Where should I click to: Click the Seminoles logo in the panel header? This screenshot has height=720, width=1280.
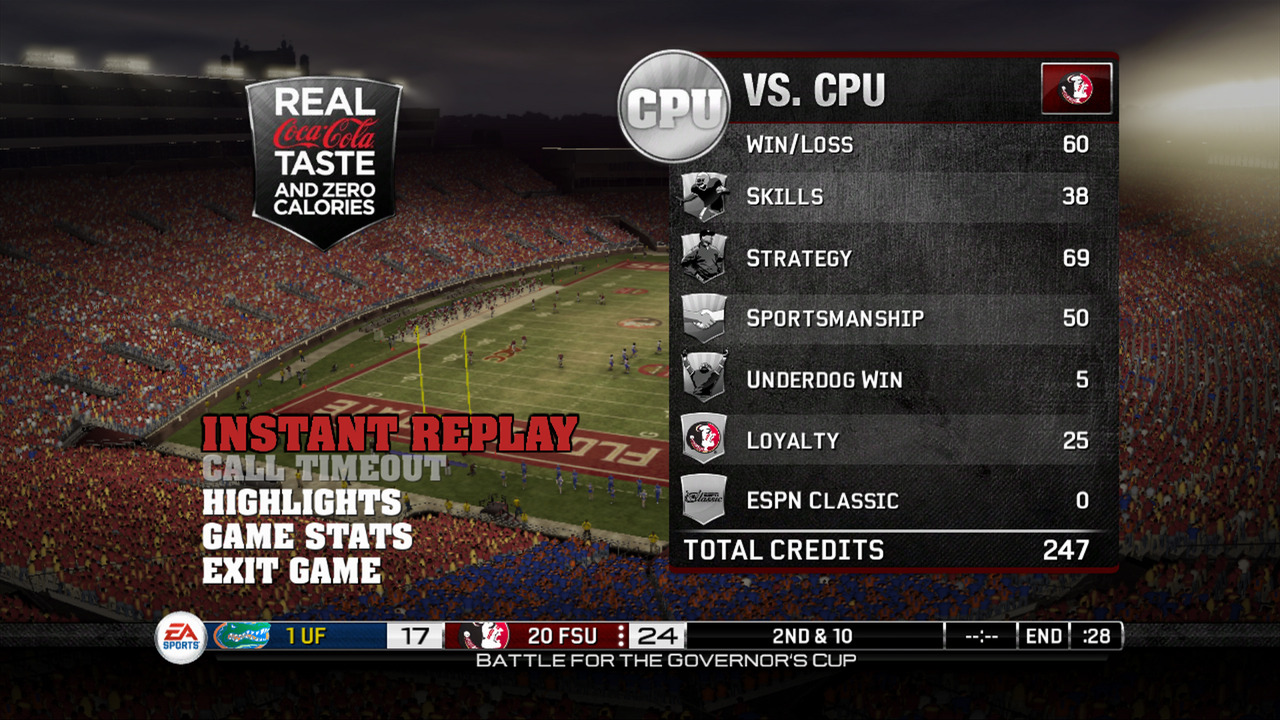pyautogui.click(x=1076, y=89)
